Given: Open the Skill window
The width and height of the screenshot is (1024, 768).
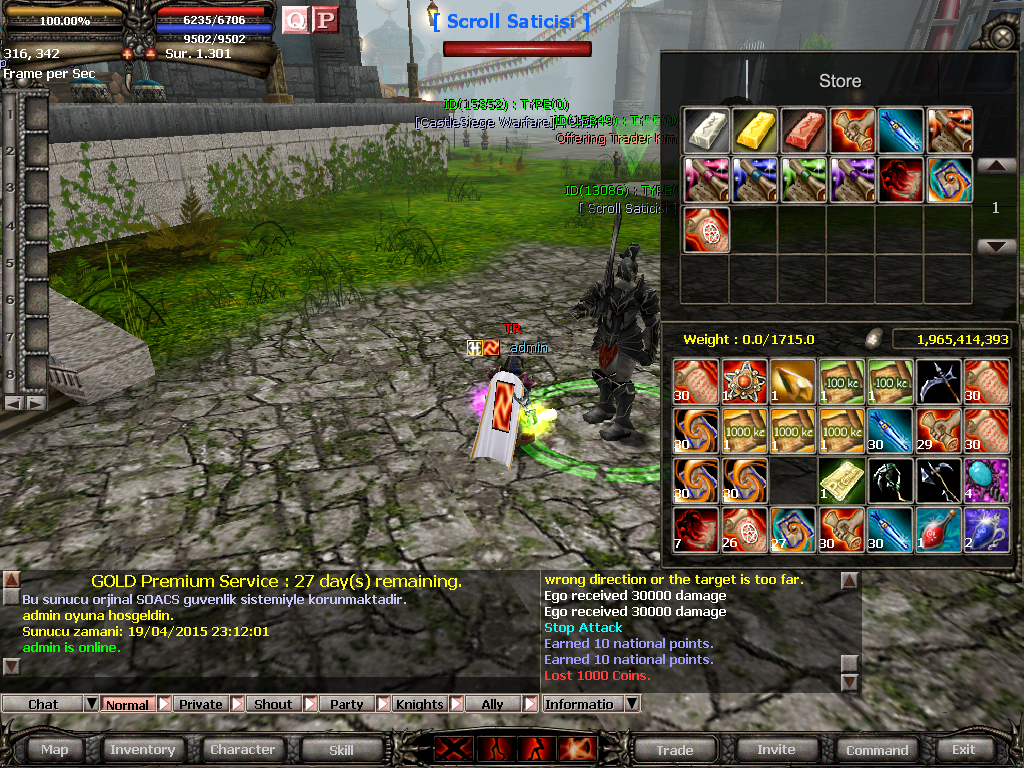Looking at the screenshot, I should [x=341, y=749].
